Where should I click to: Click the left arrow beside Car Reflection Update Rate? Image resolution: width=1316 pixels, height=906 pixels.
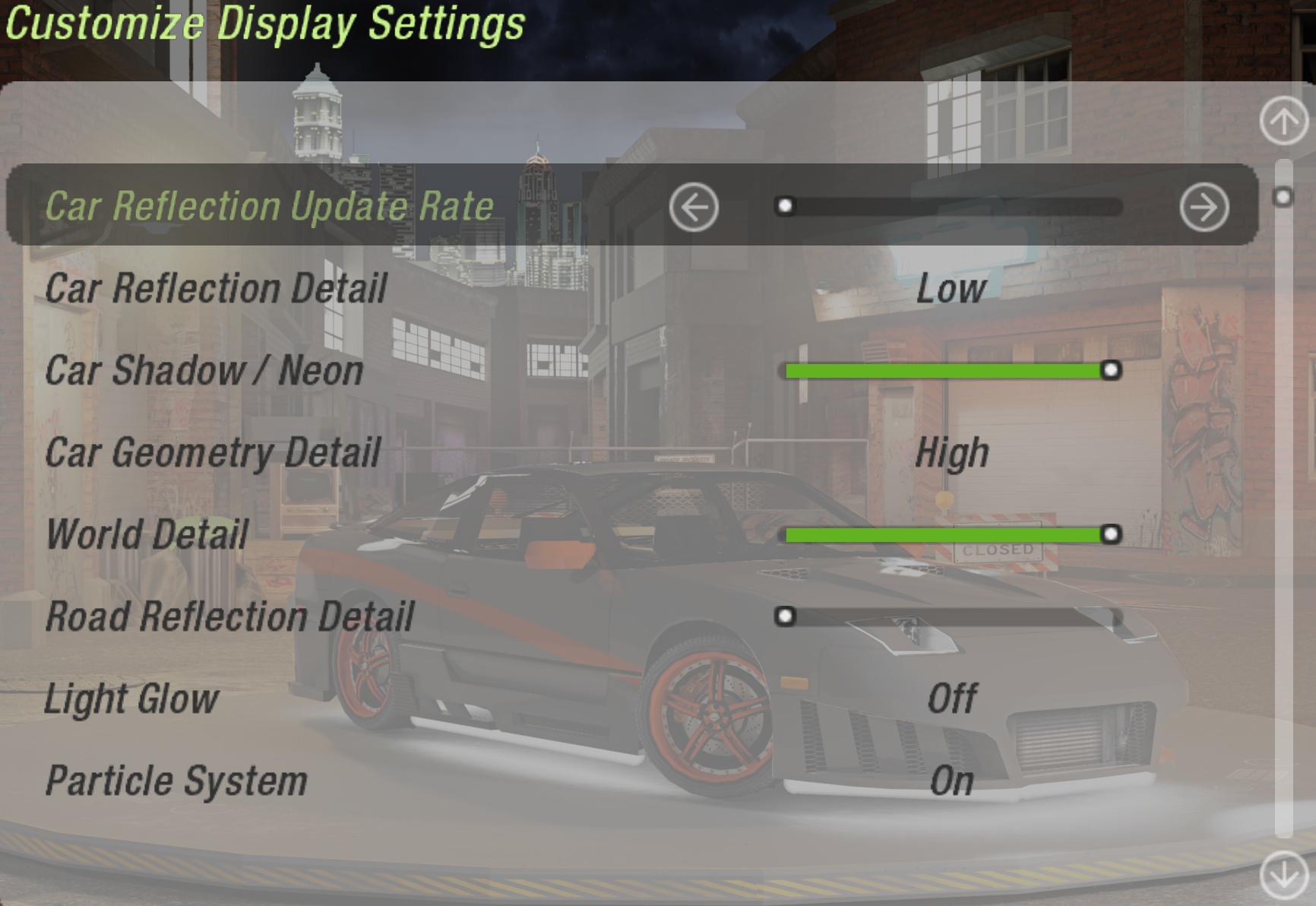tap(694, 207)
